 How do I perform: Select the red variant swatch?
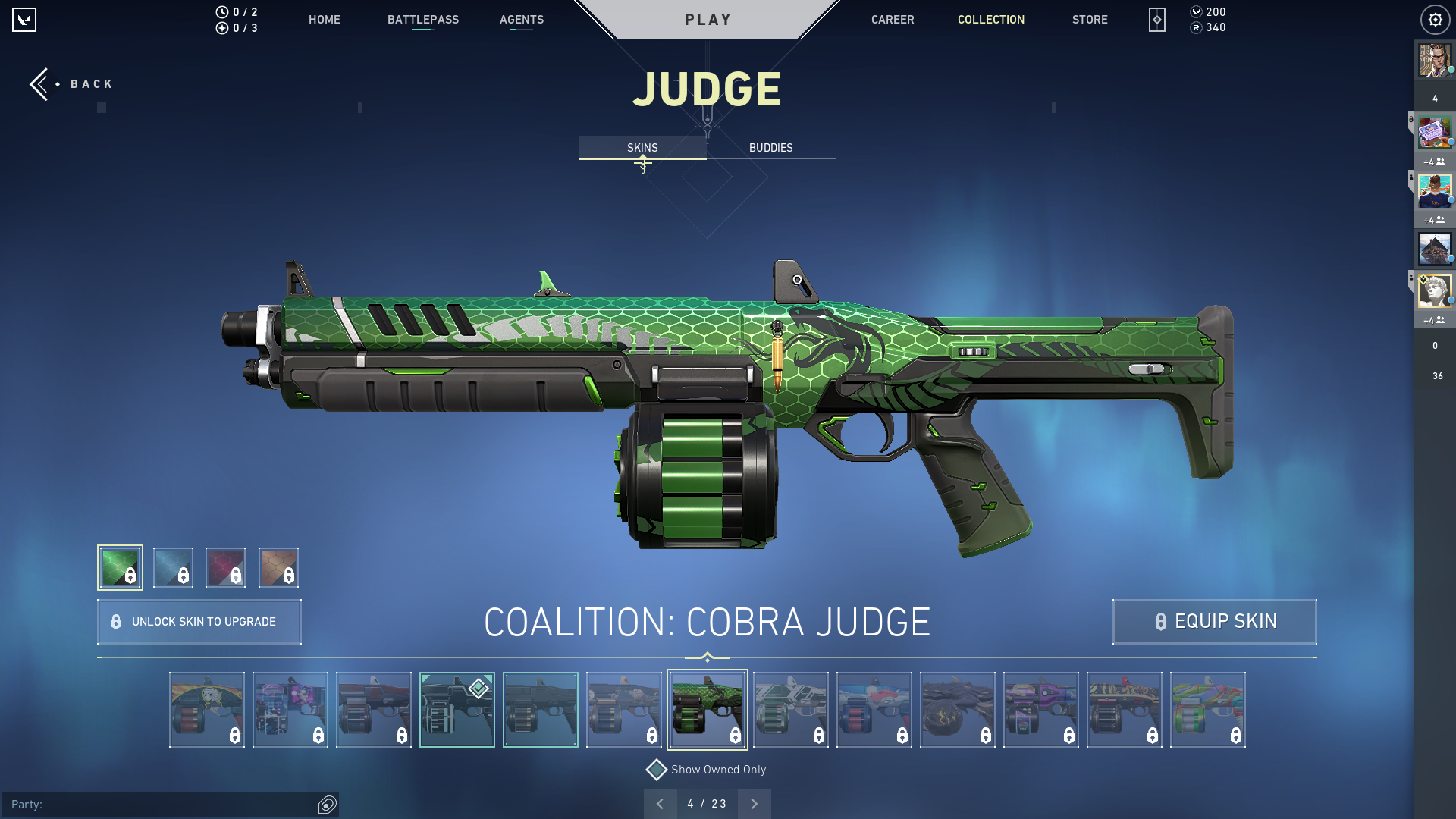(226, 566)
